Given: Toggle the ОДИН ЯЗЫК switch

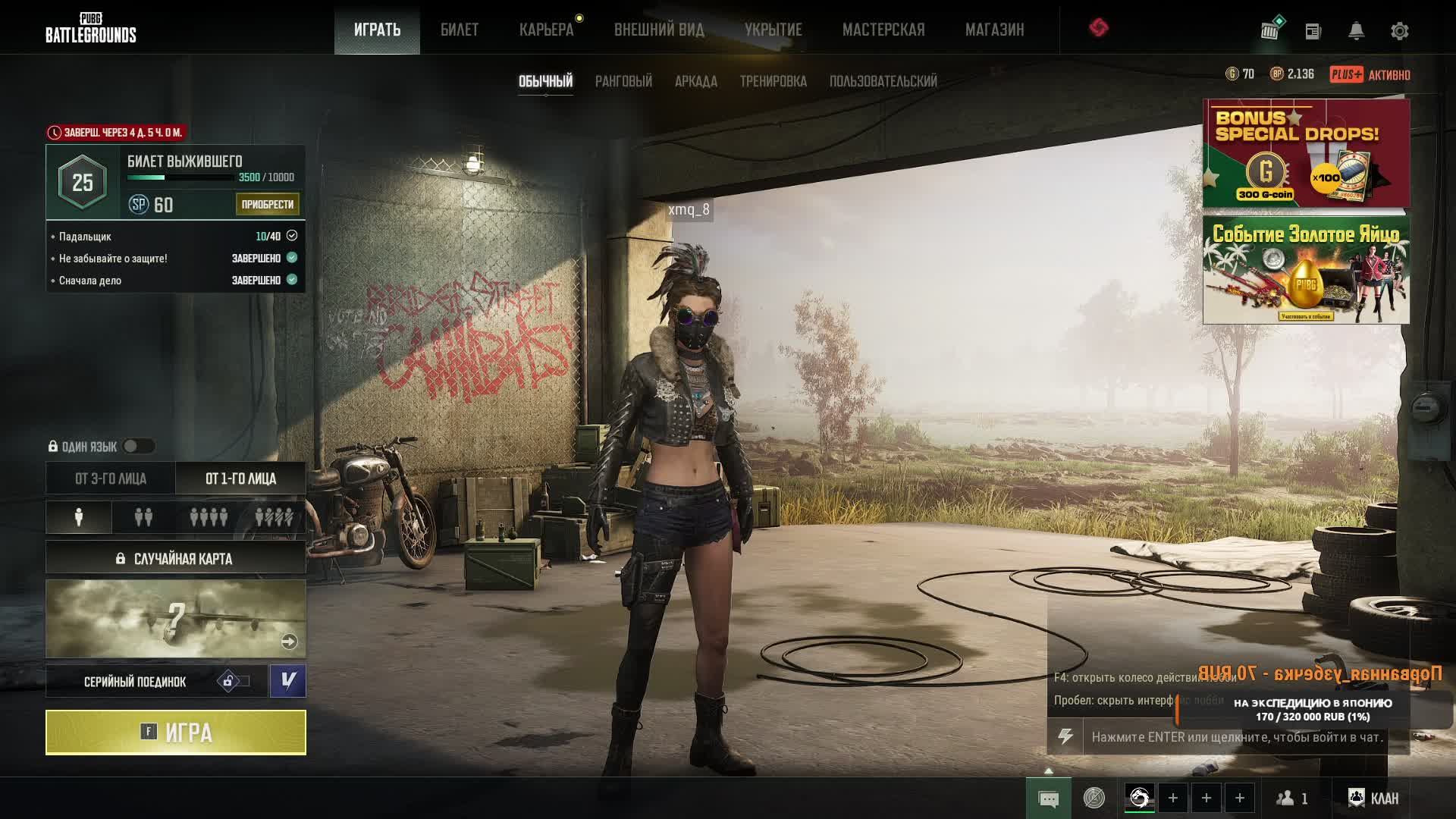Looking at the screenshot, I should pos(138,447).
